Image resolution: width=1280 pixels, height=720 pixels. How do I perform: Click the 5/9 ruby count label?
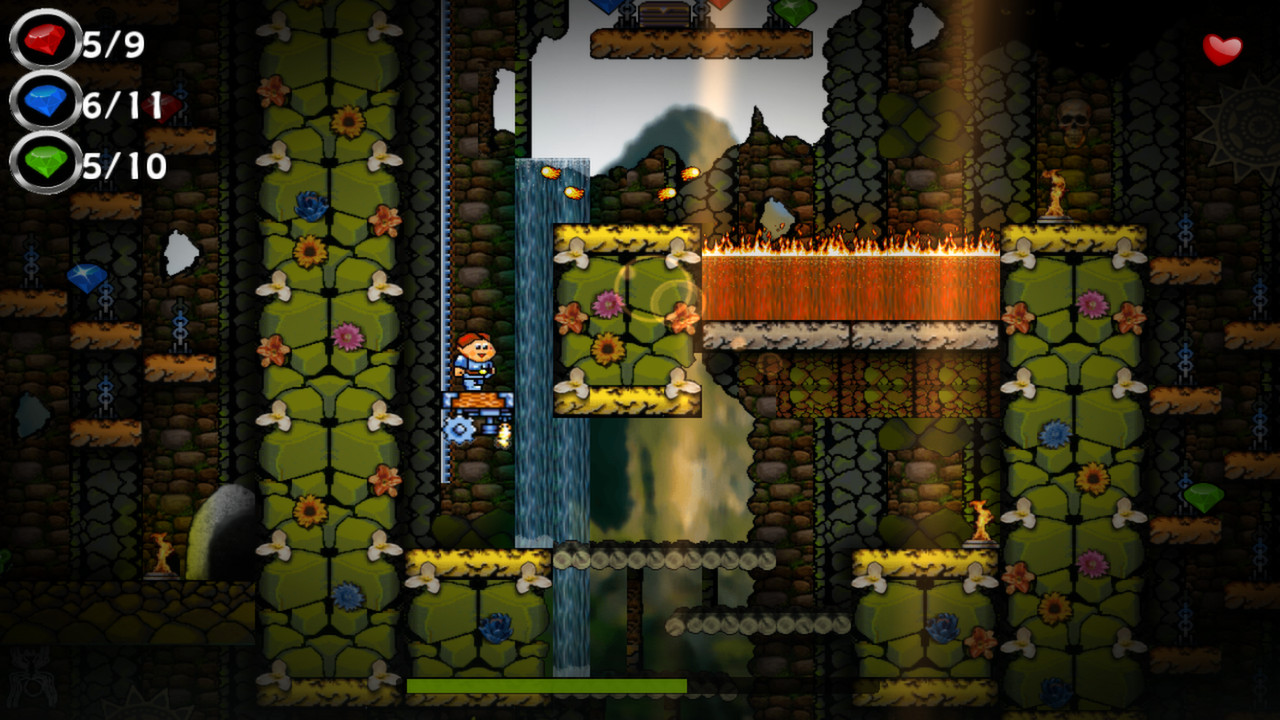tap(112, 42)
